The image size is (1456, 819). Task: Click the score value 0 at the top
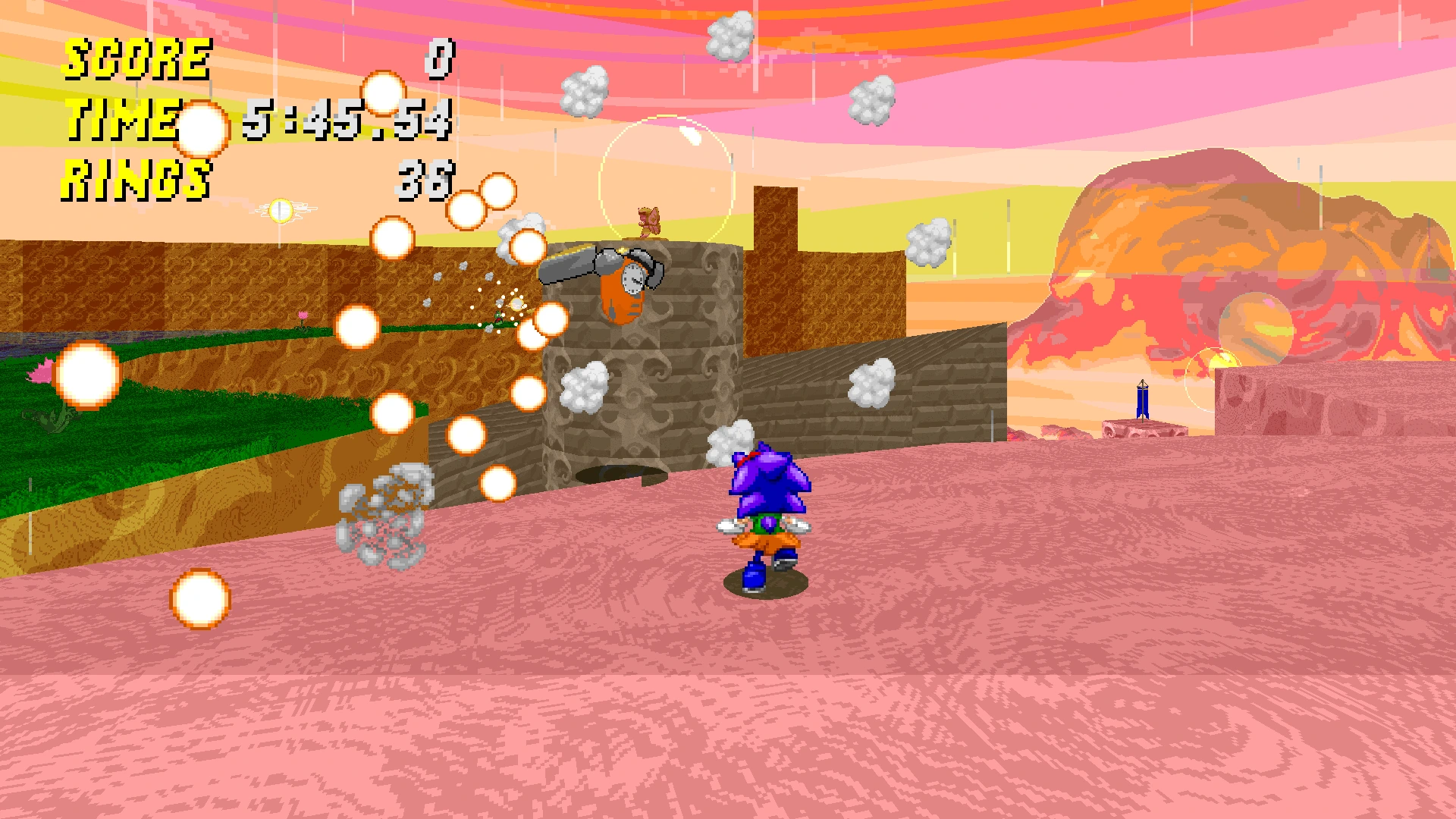441,58
